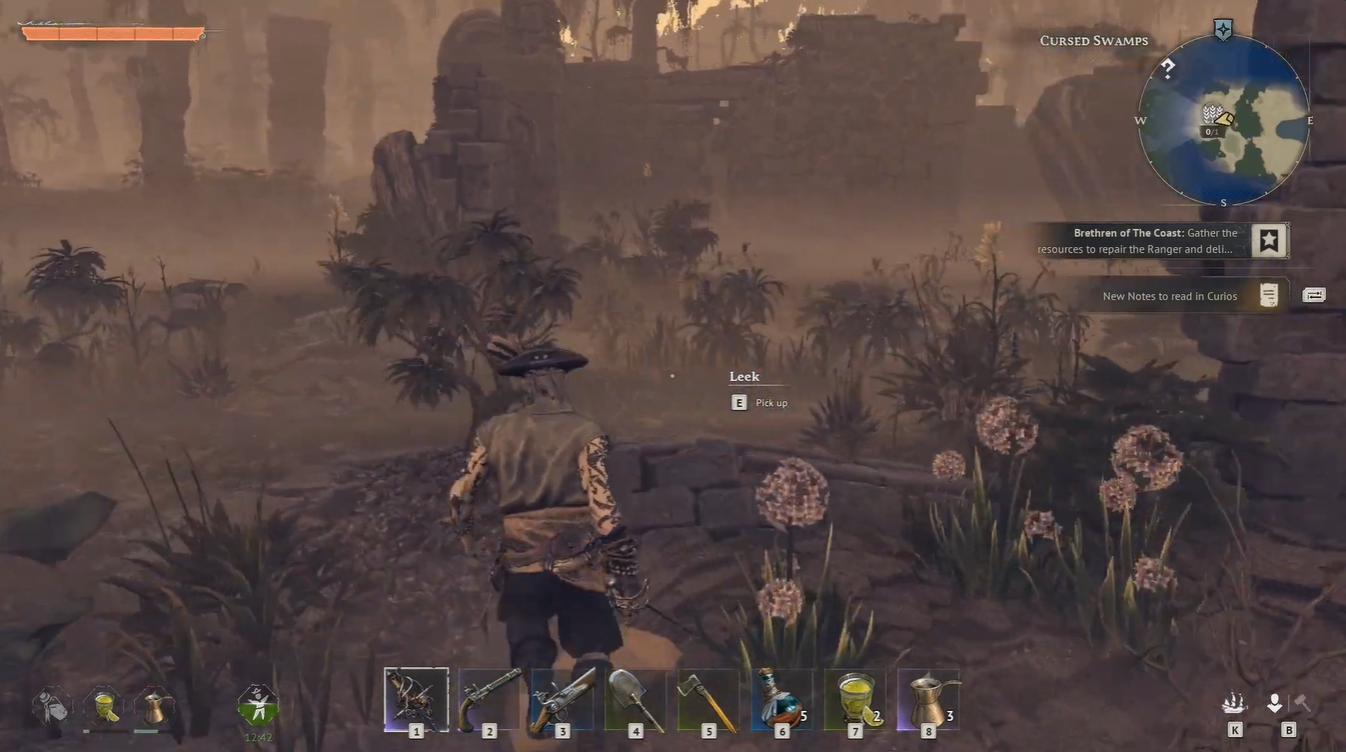Use the healing potion in slot 6

781,697
